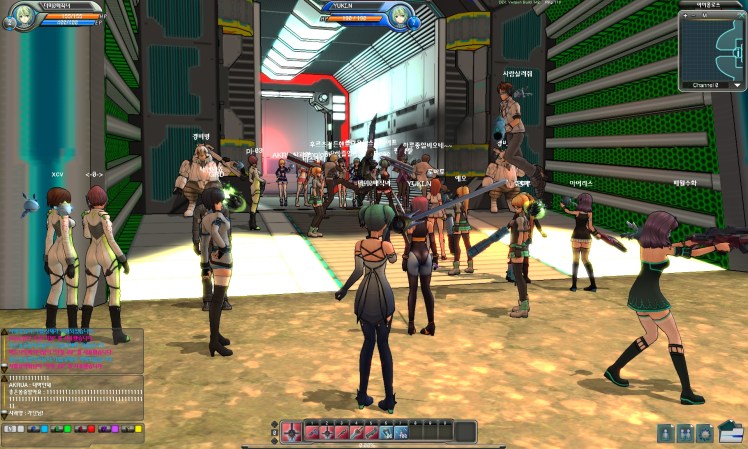This screenshot has height=449, width=748.
Task: Select the yellow chat color swatch
Action: pyautogui.click(x=138, y=429)
